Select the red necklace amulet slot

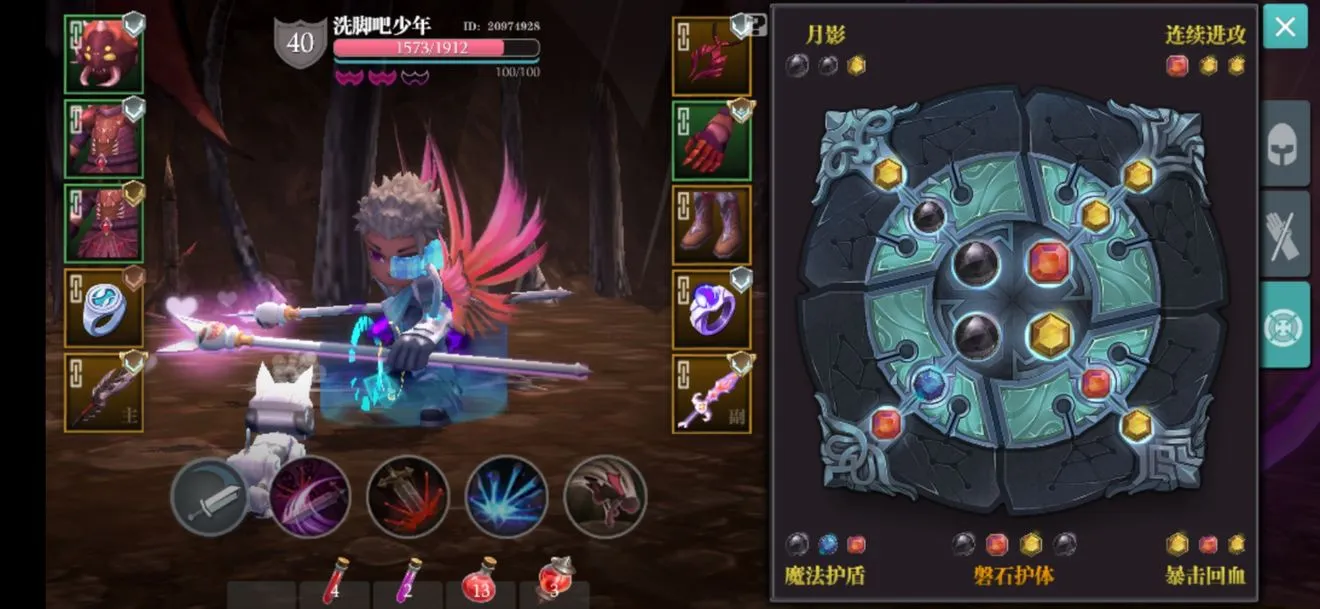[711, 56]
